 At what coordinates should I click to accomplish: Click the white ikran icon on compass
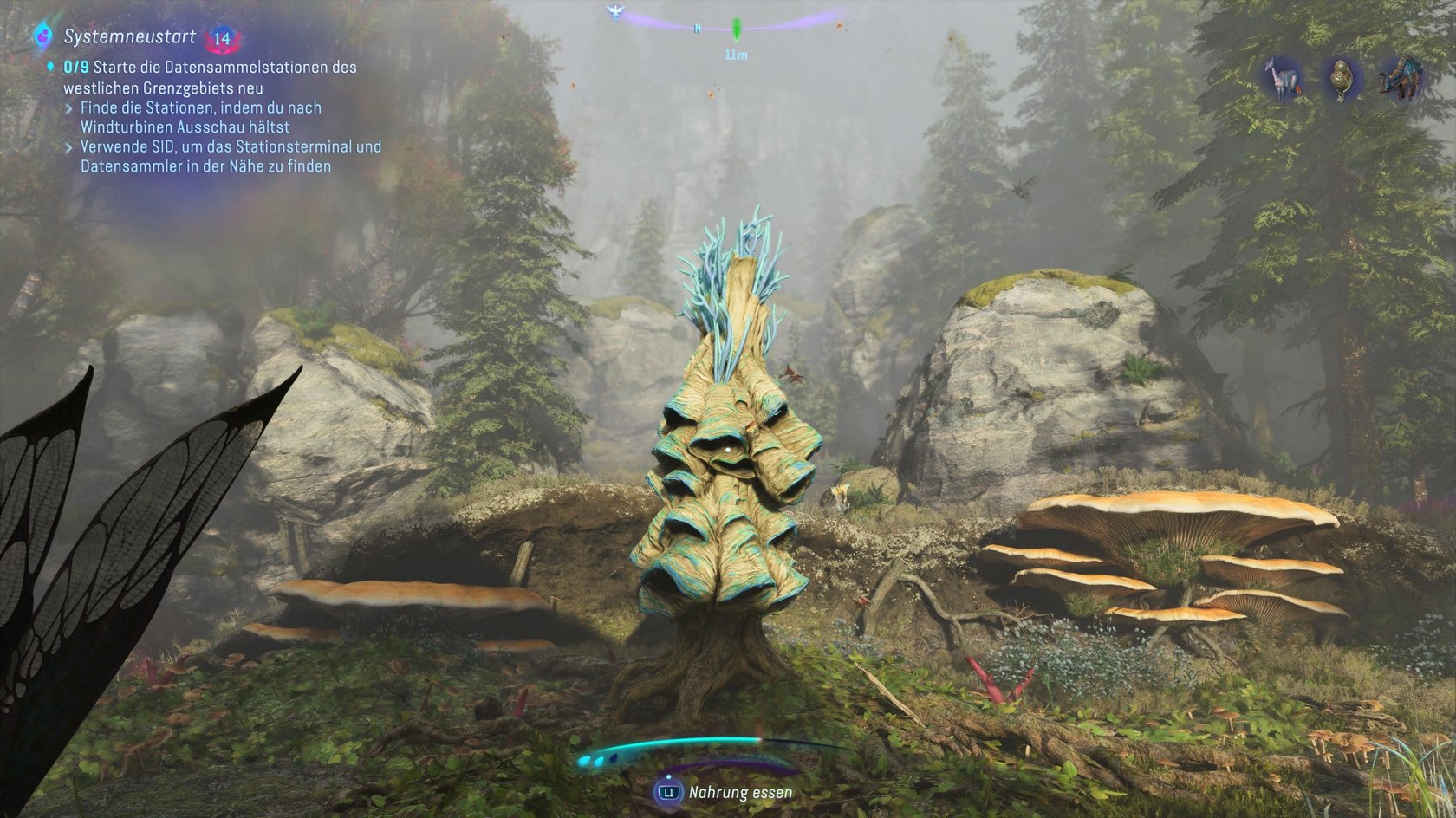coord(615,12)
